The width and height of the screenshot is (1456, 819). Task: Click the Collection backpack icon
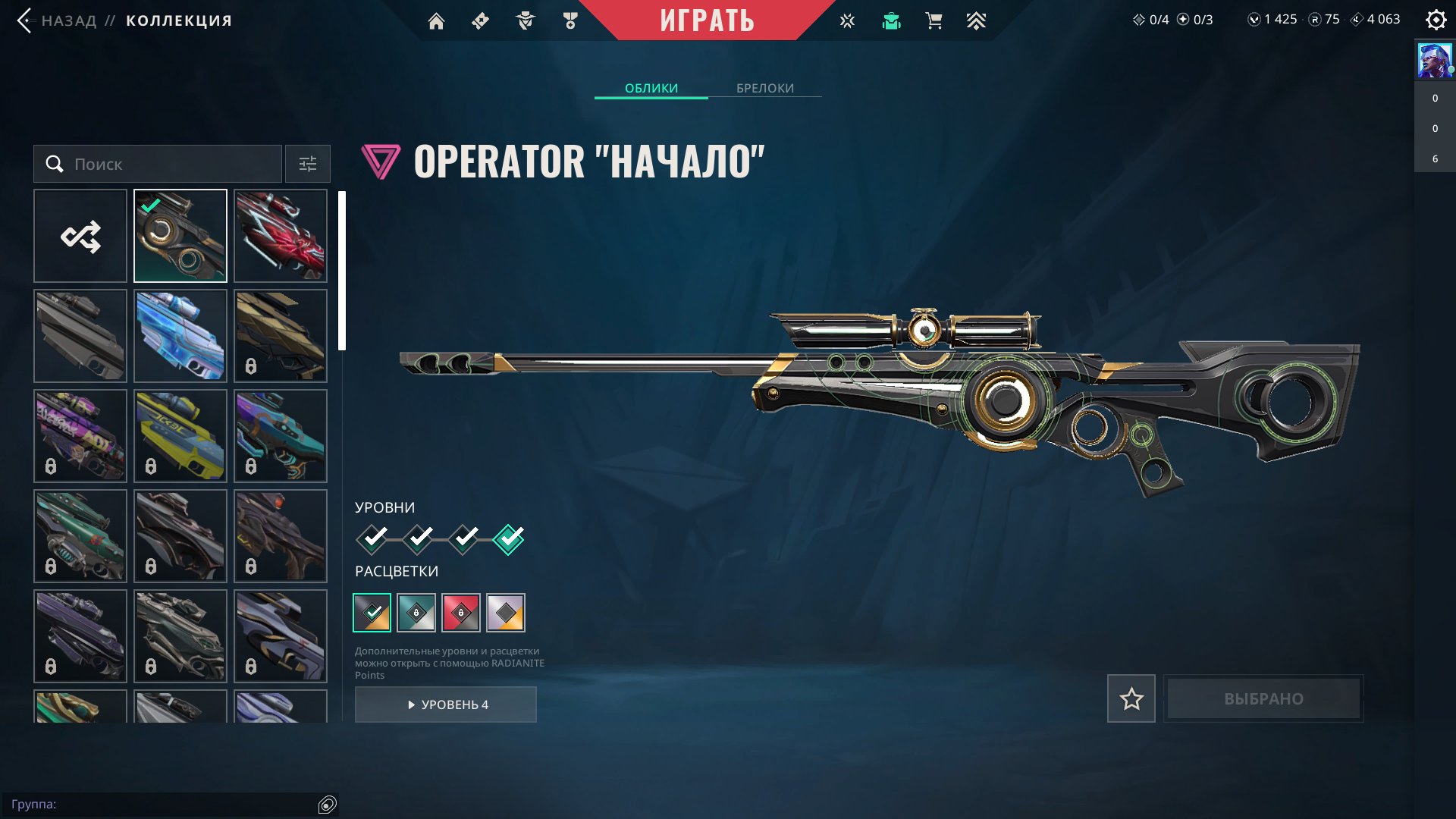890,20
